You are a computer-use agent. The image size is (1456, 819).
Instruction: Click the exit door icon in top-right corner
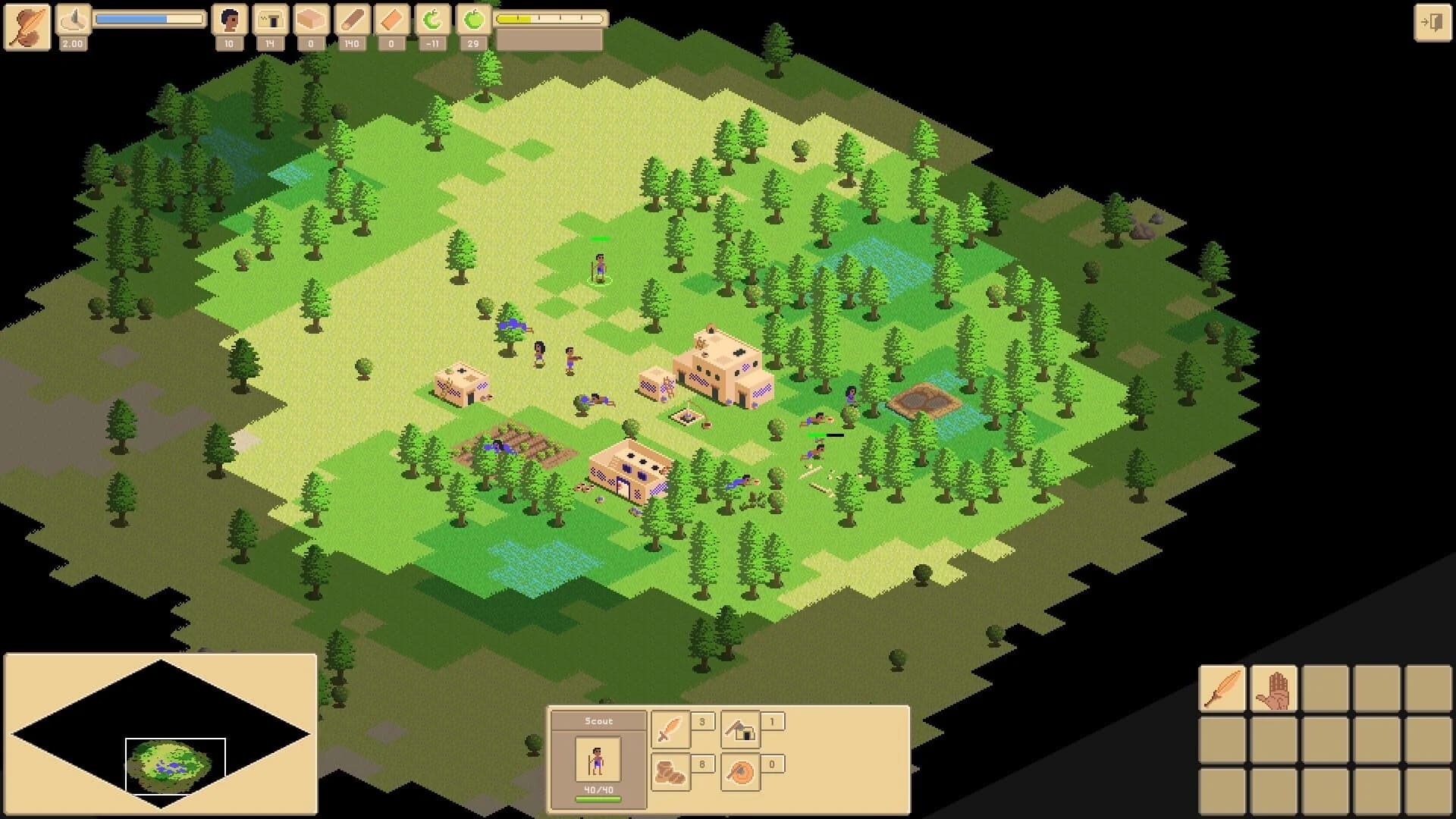tap(1434, 21)
